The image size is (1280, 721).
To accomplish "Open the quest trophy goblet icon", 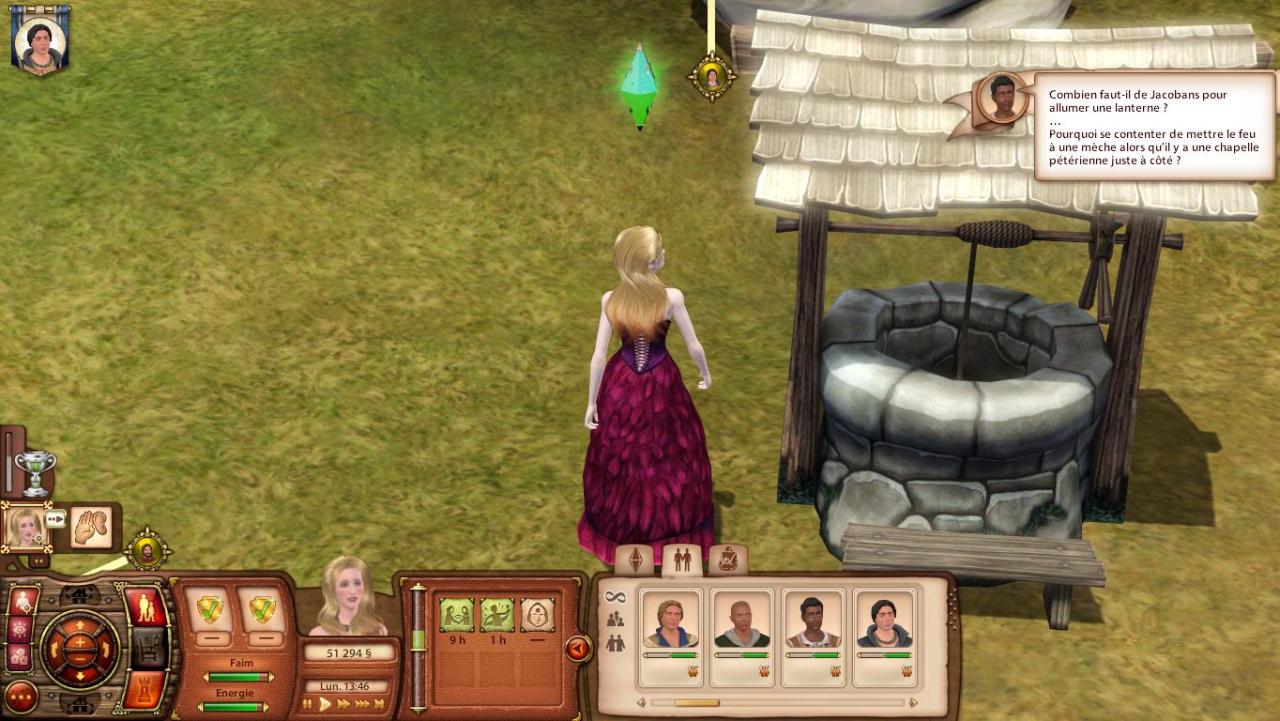I will pyautogui.click(x=35, y=472).
